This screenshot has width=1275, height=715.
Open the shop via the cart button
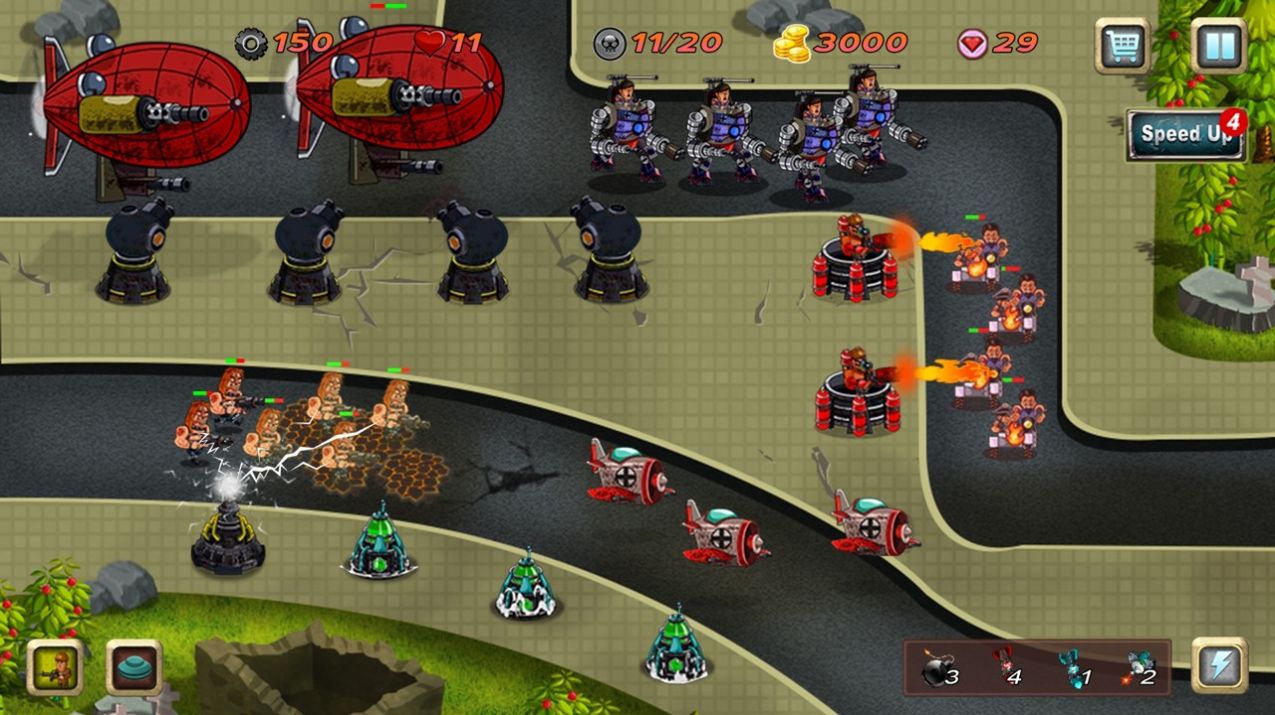(1122, 46)
